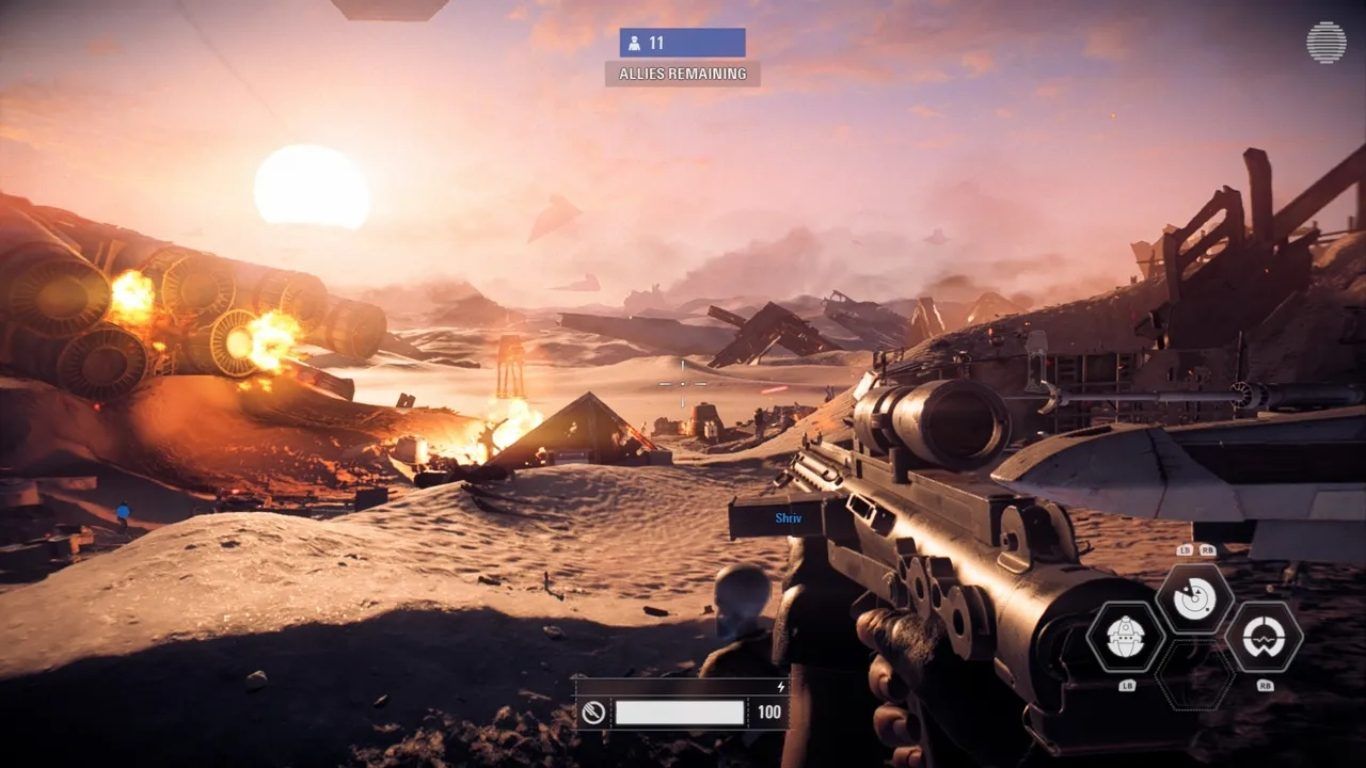Trigger the radar scan ability
The width and height of the screenshot is (1366, 768).
(1193, 600)
